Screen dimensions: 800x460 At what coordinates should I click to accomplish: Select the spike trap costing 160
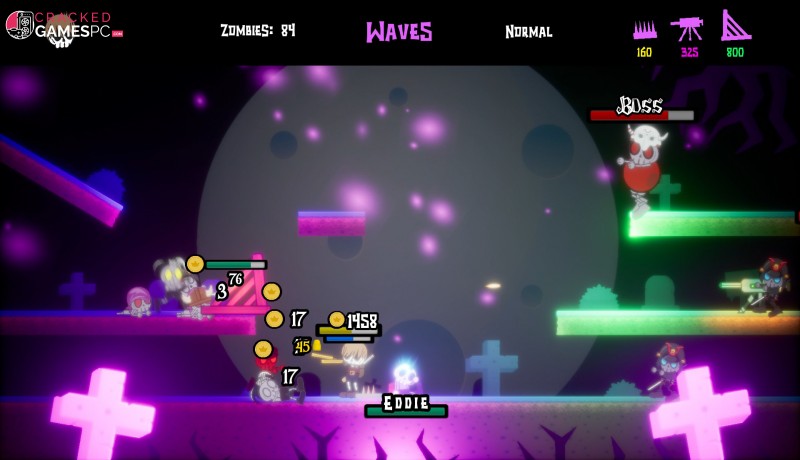(643, 31)
